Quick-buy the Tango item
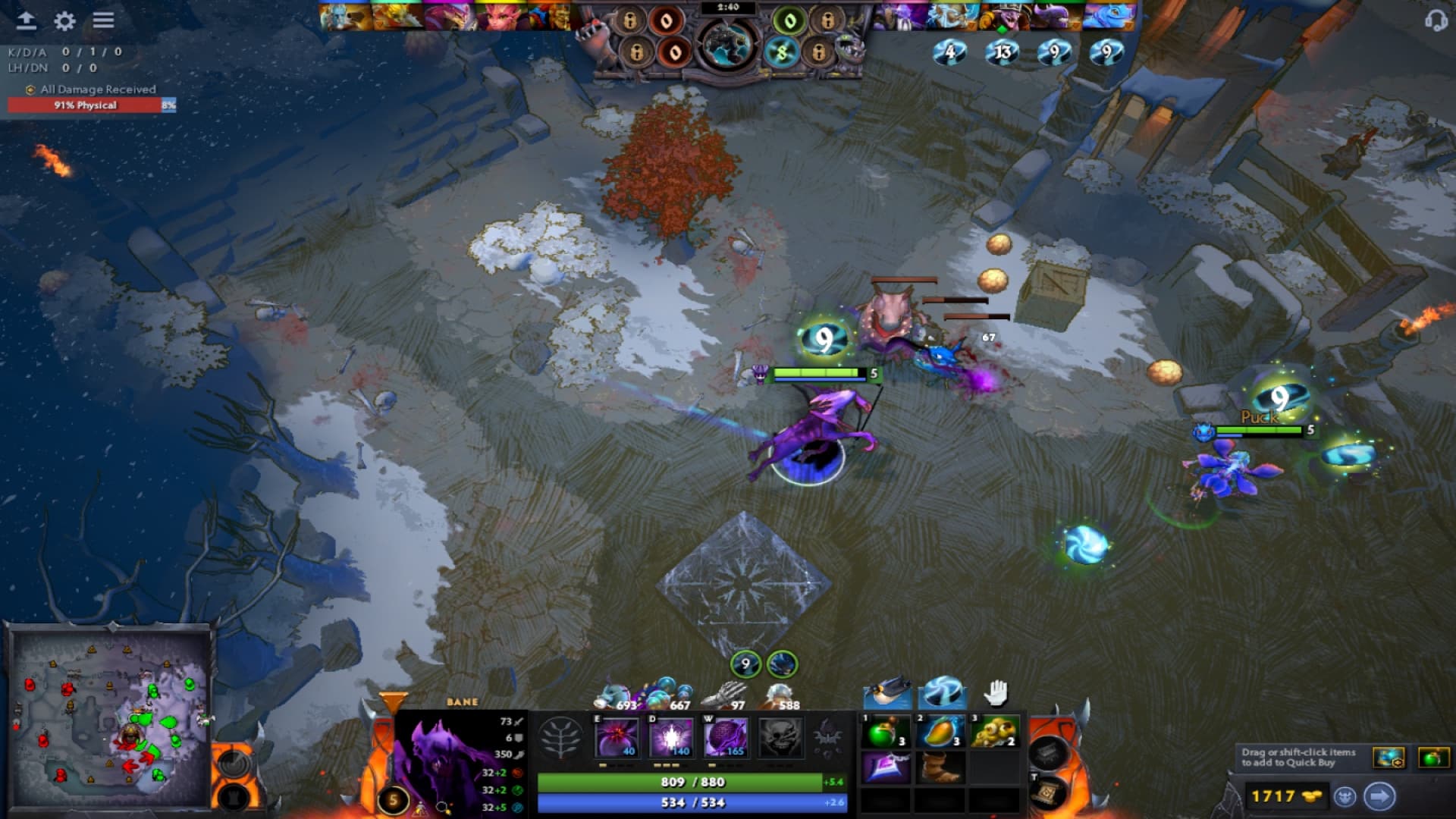Screen dimensions: 1456x819 (x=1432, y=757)
